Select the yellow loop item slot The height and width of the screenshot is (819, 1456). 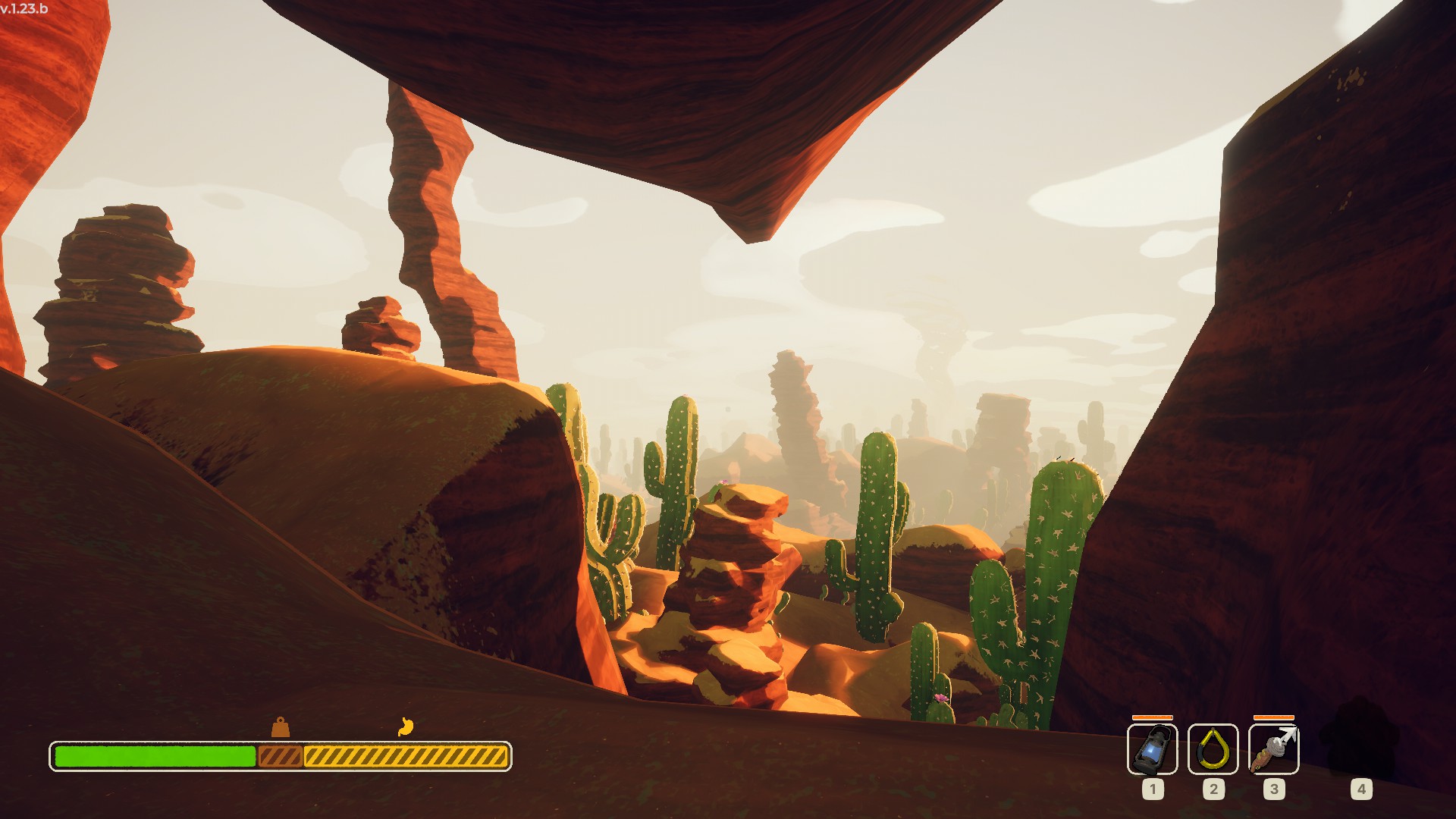[1213, 748]
